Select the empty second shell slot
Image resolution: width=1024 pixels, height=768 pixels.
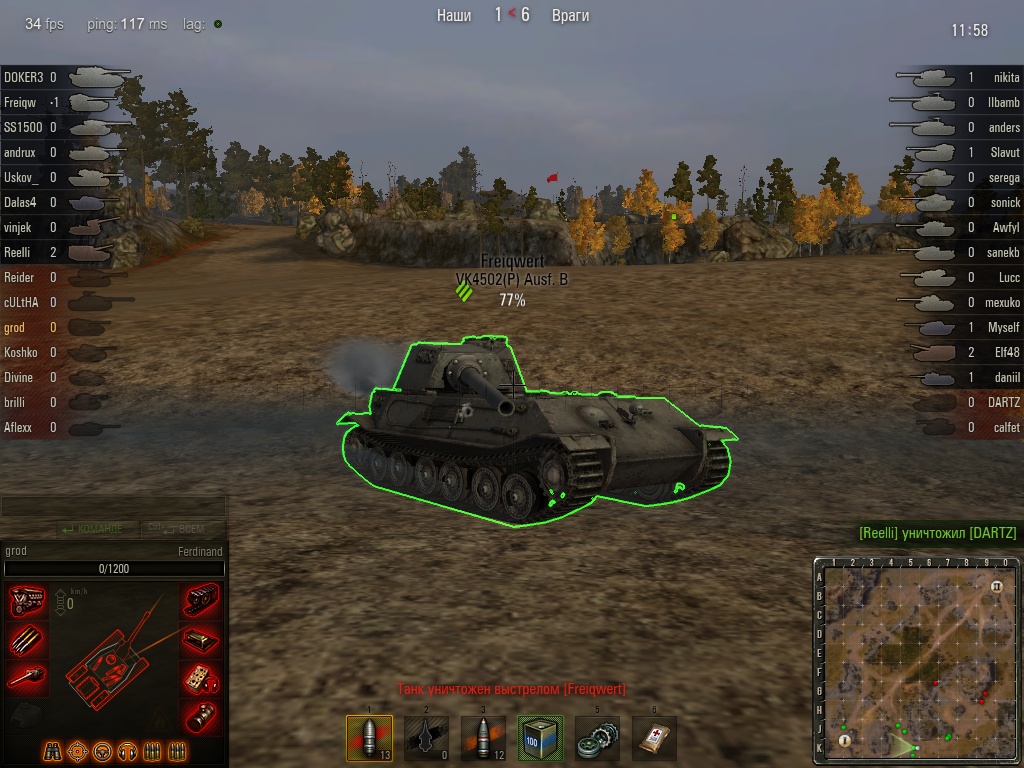(x=426, y=738)
